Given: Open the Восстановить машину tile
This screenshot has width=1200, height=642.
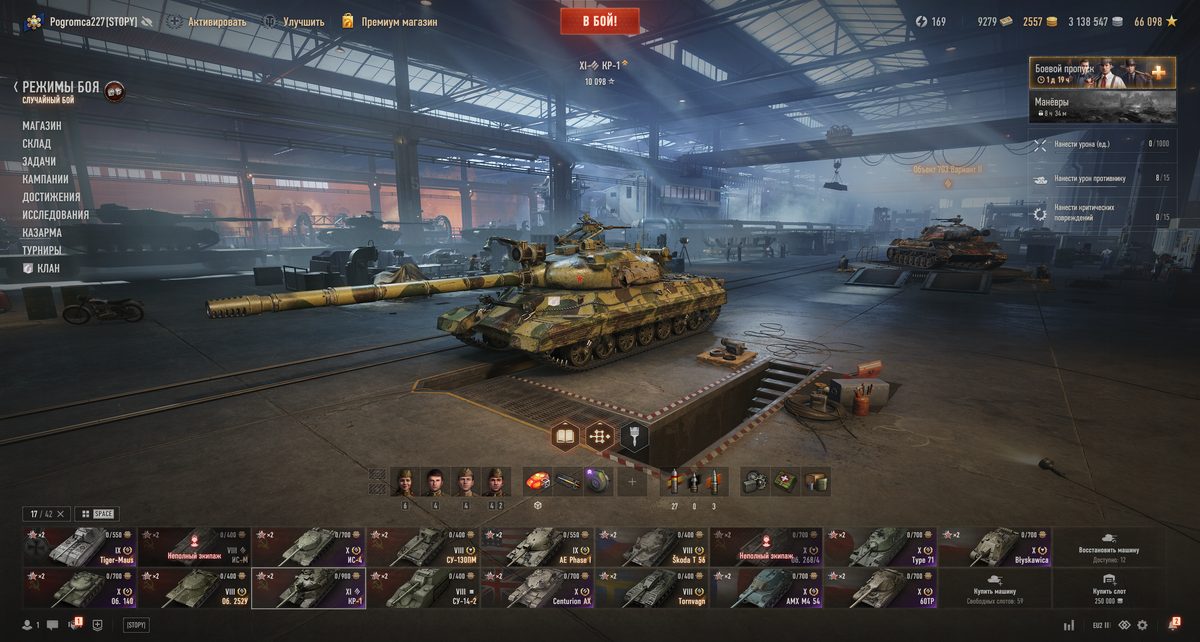Looking at the screenshot, I should (x=1108, y=548).
